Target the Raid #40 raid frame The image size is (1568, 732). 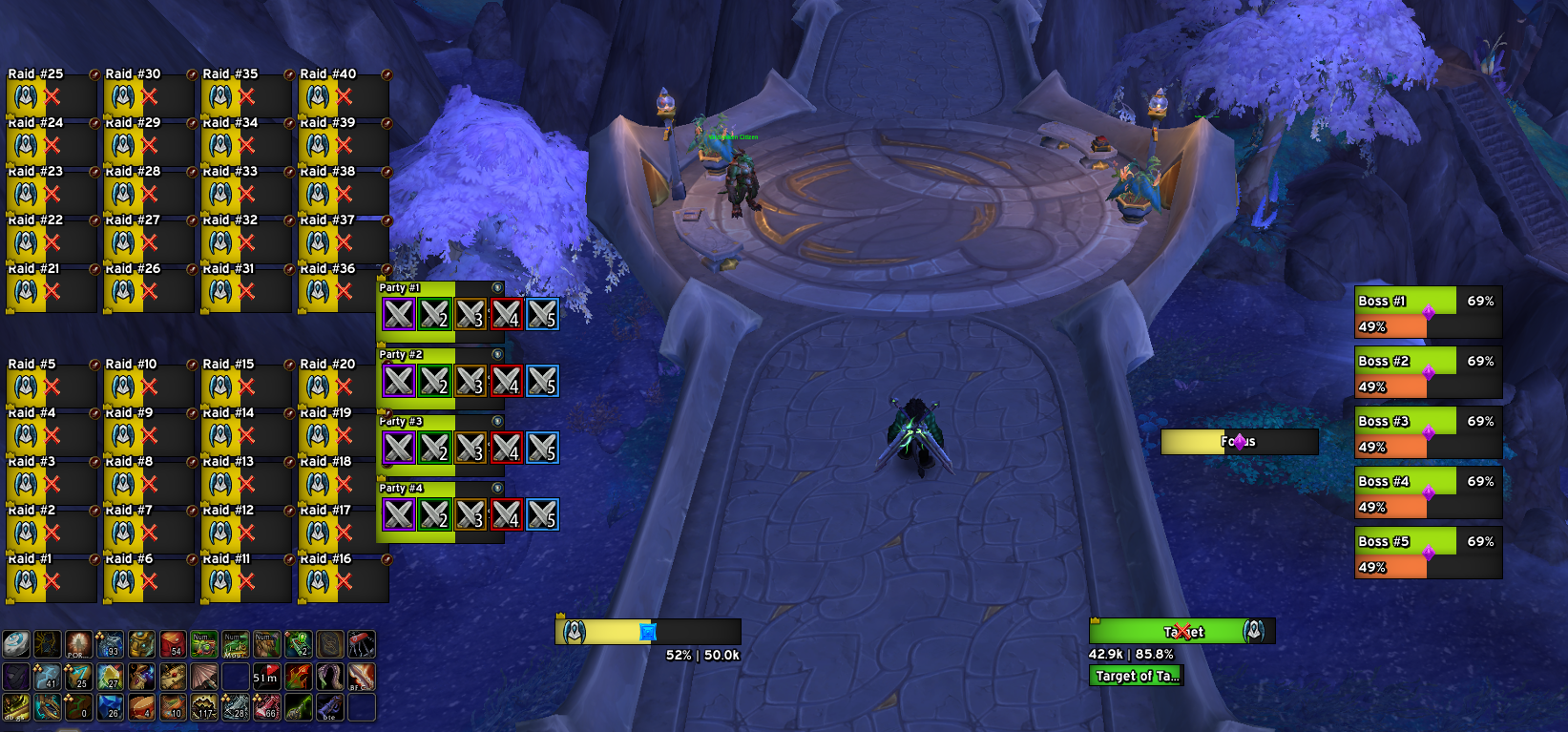pos(343,95)
